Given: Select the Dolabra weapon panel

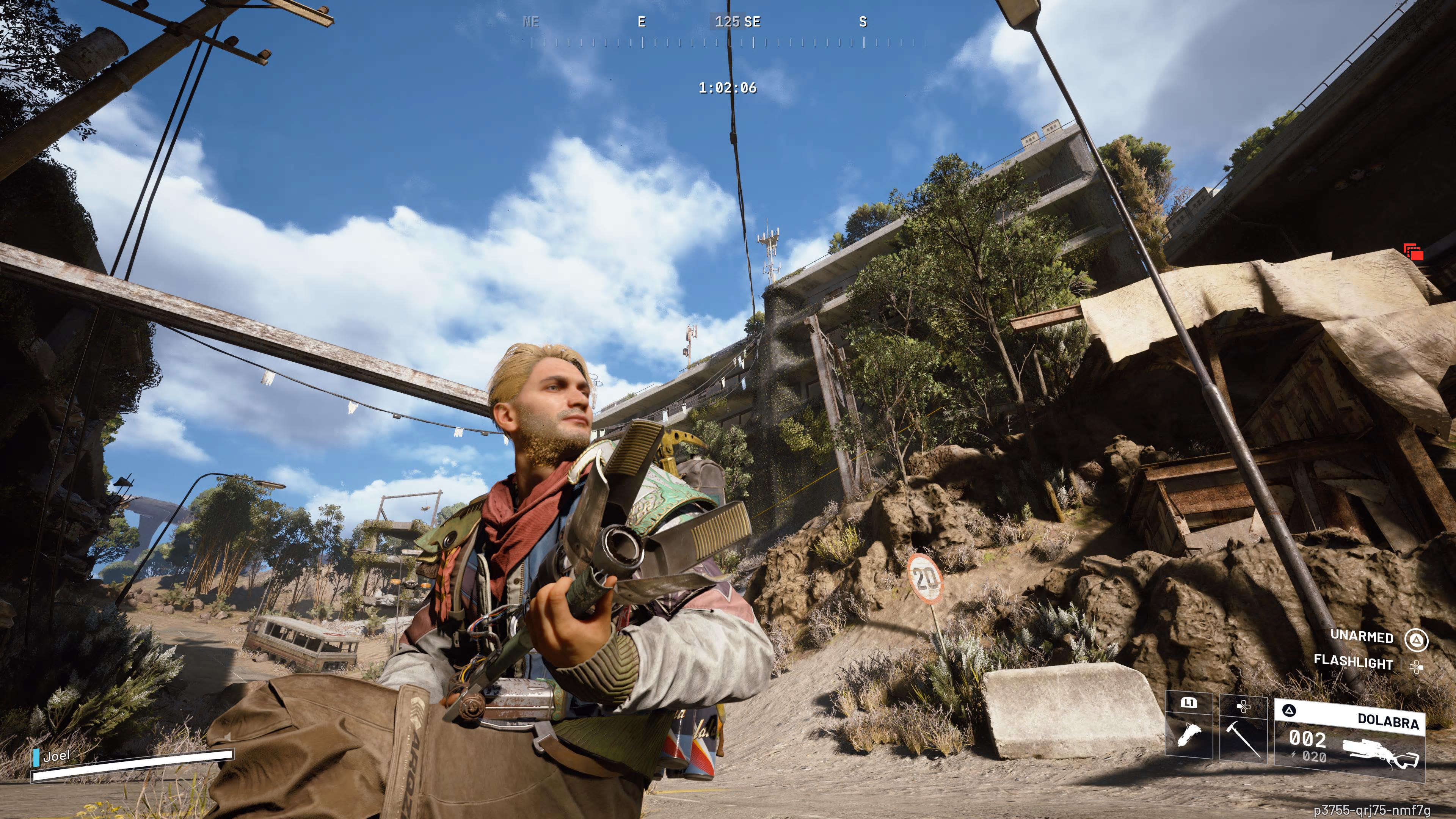Looking at the screenshot, I should [1350, 738].
